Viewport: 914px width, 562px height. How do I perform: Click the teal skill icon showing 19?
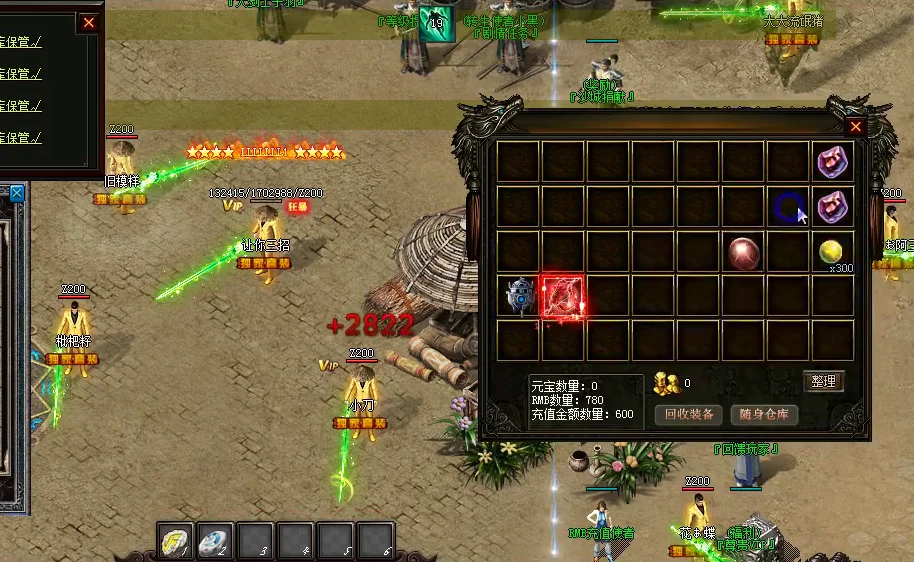(x=436, y=25)
